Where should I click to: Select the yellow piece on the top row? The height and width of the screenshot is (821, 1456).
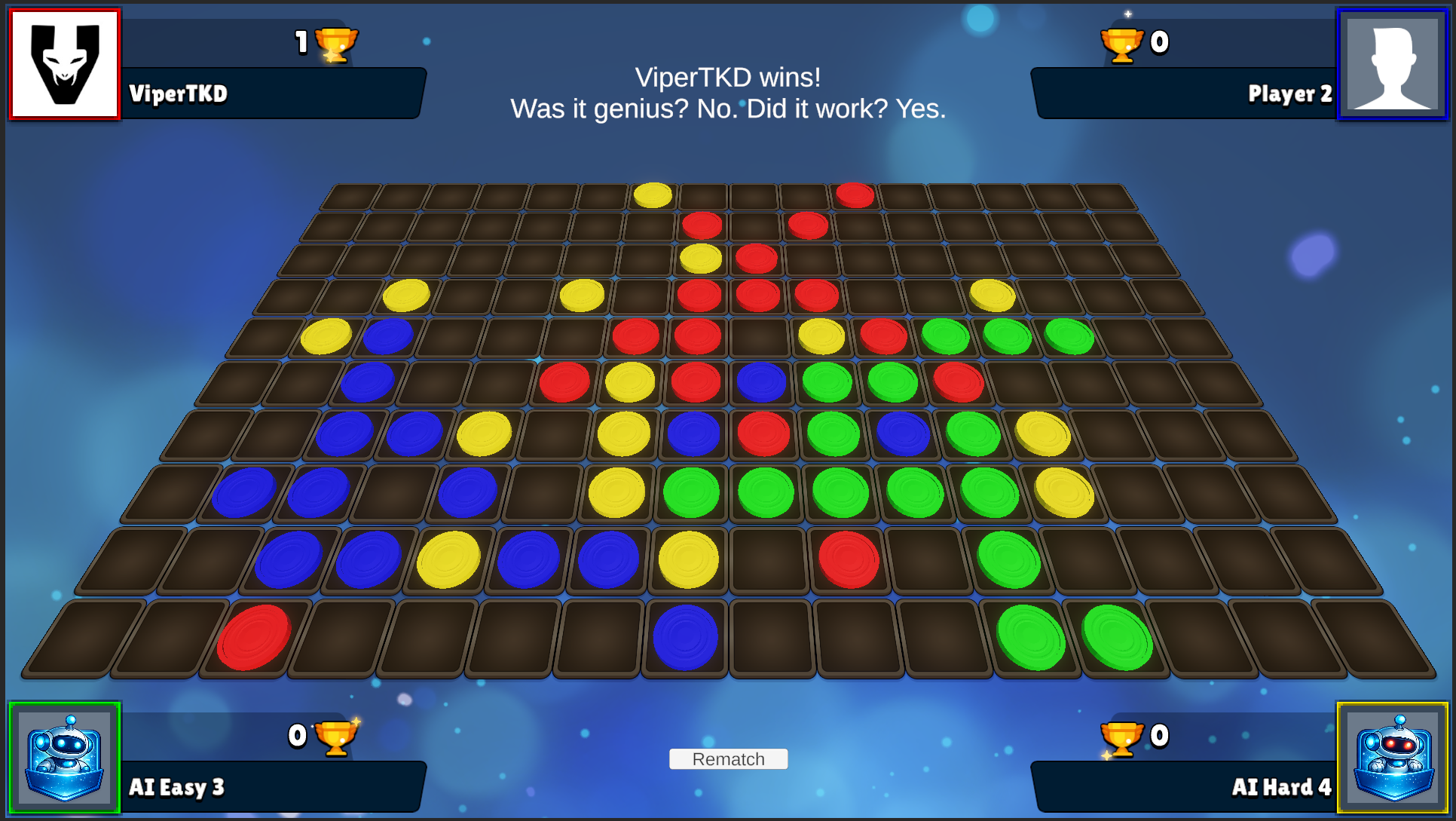tap(653, 193)
